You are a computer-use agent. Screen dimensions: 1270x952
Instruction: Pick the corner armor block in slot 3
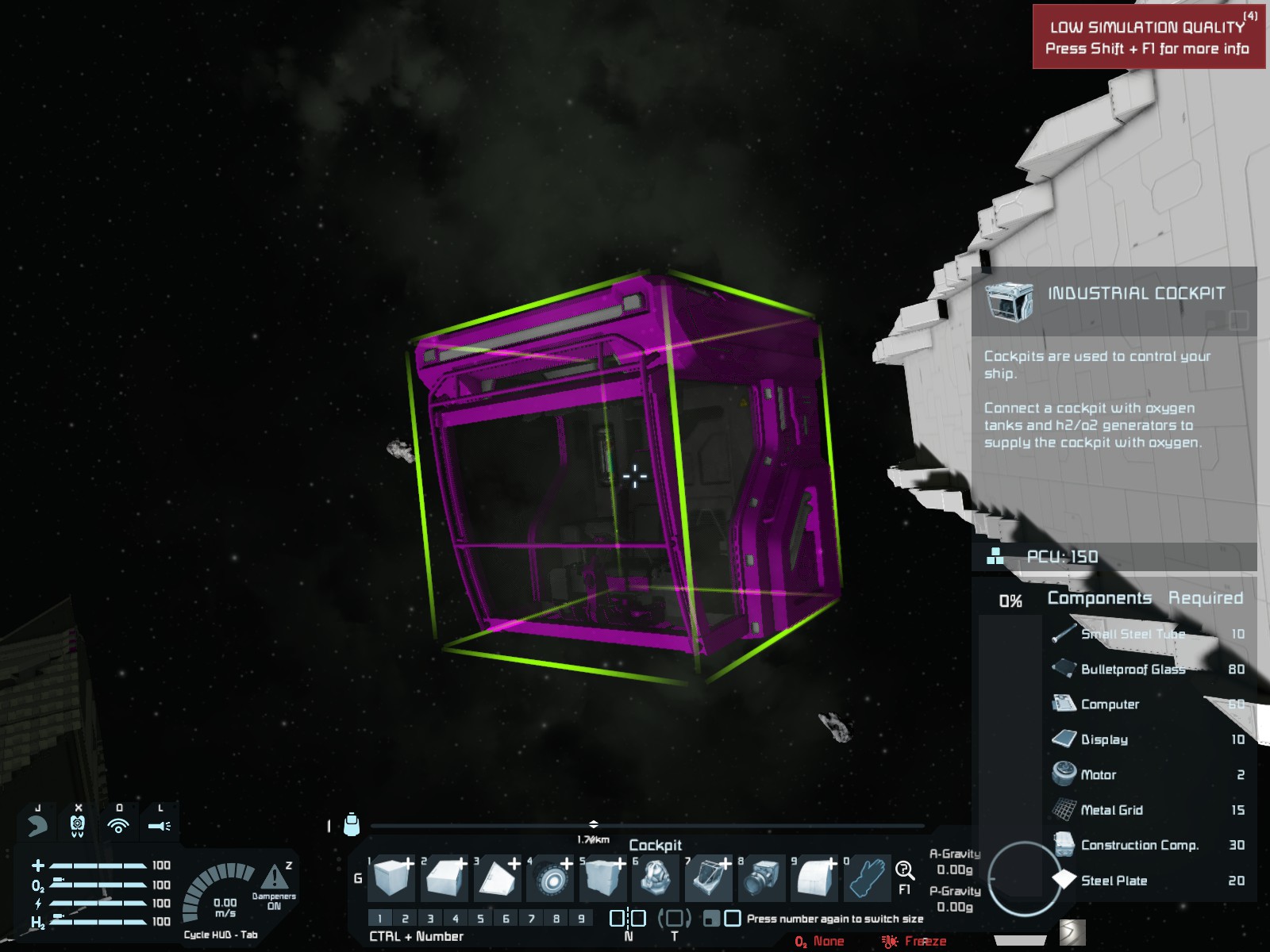click(498, 879)
